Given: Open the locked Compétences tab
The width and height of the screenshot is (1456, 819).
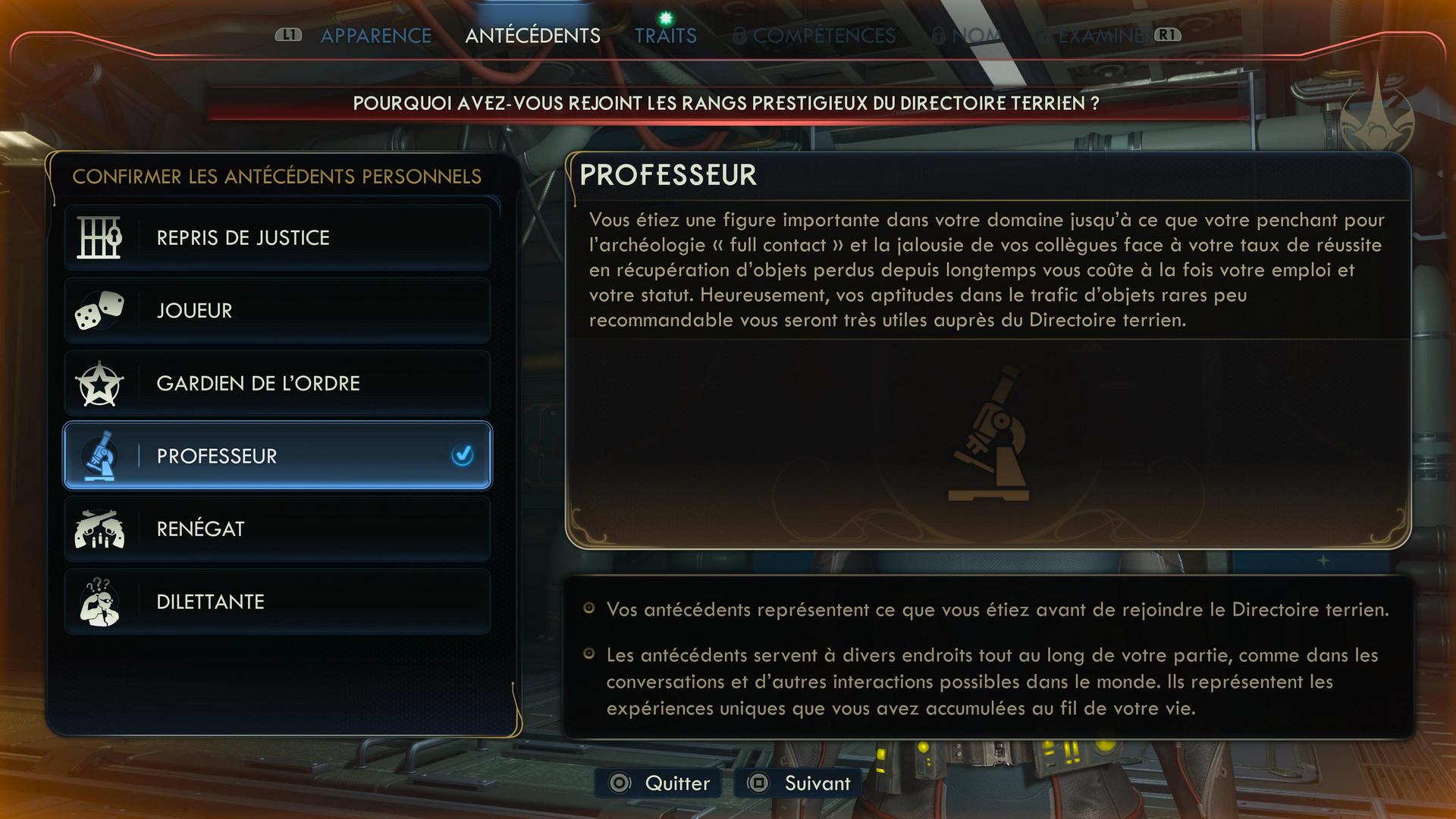Looking at the screenshot, I should point(823,36).
